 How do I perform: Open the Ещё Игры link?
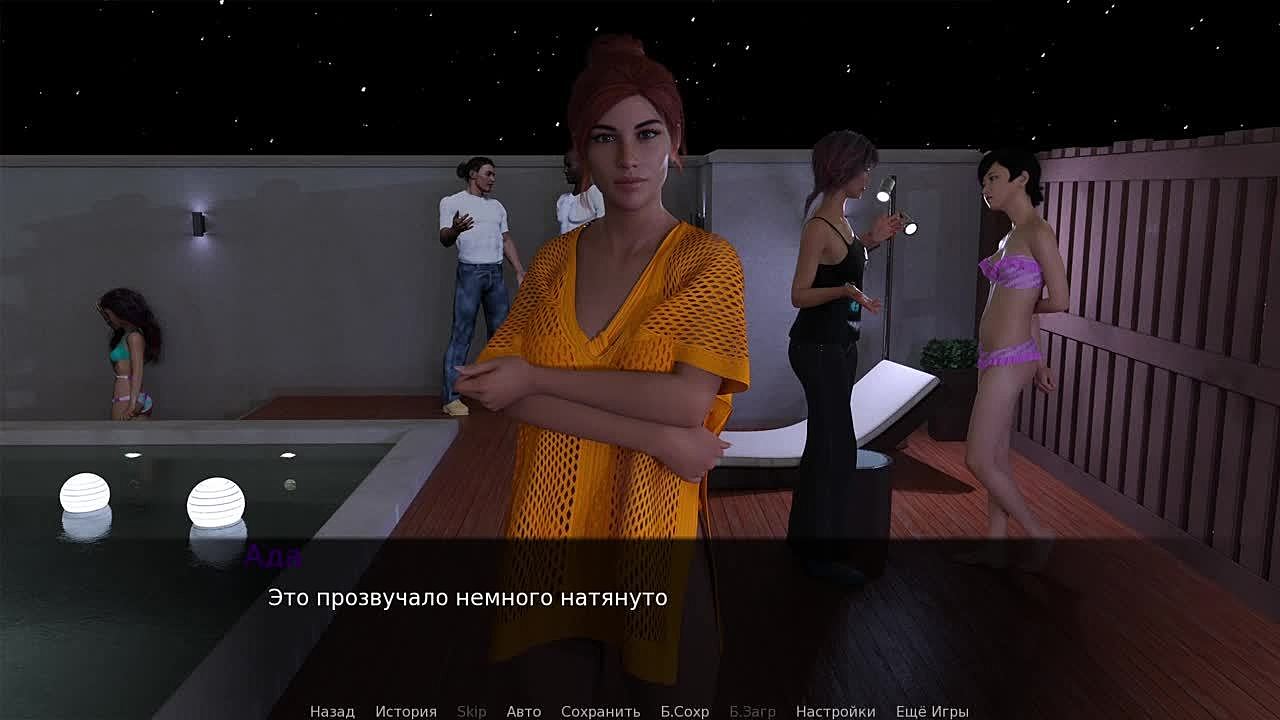pyautogui.click(x=932, y=711)
